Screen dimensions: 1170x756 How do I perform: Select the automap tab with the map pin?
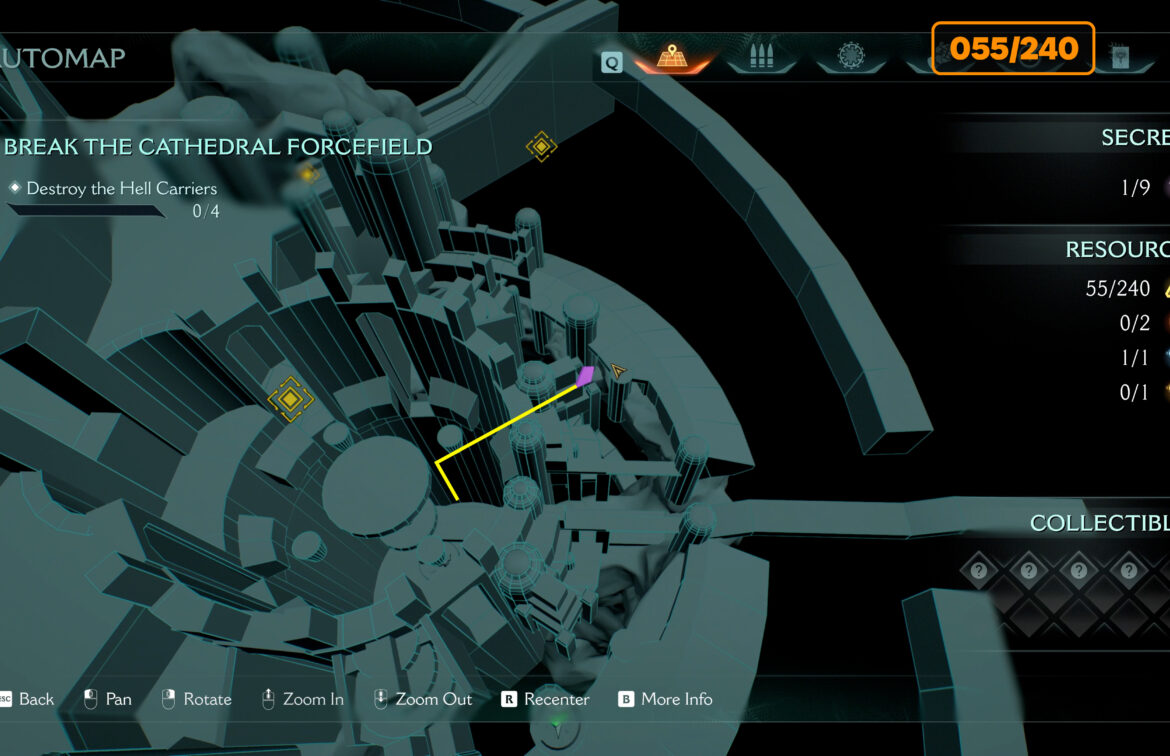pyautogui.click(x=671, y=58)
